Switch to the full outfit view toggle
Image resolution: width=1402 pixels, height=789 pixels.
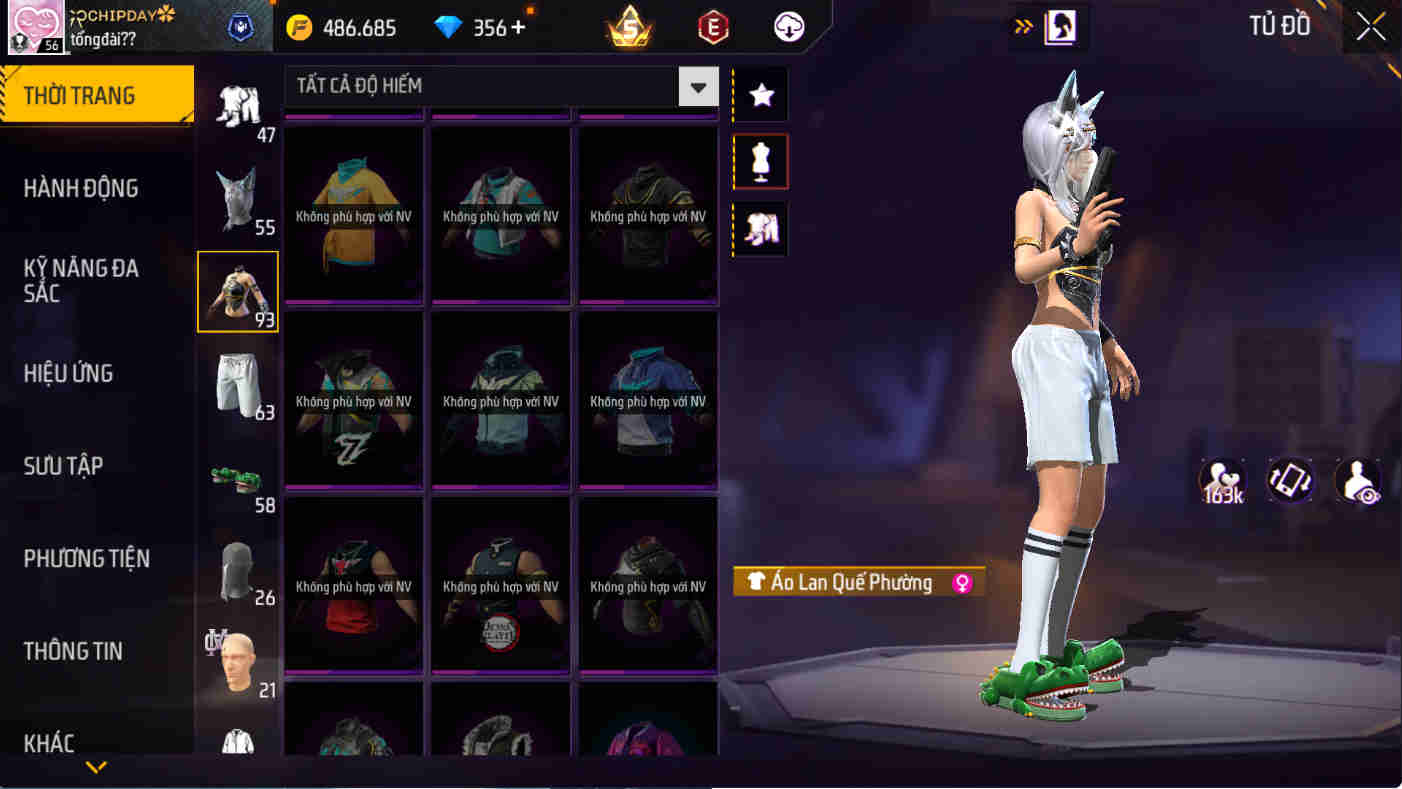(759, 228)
